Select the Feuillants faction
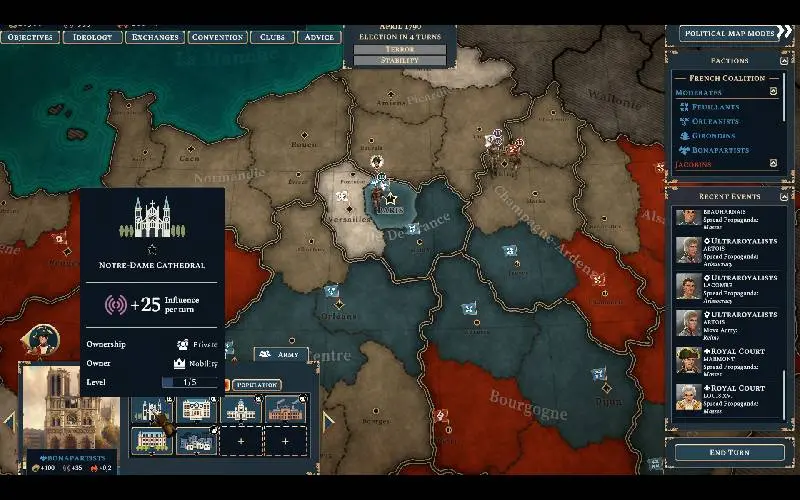800x500 pixels. (712, 106)
